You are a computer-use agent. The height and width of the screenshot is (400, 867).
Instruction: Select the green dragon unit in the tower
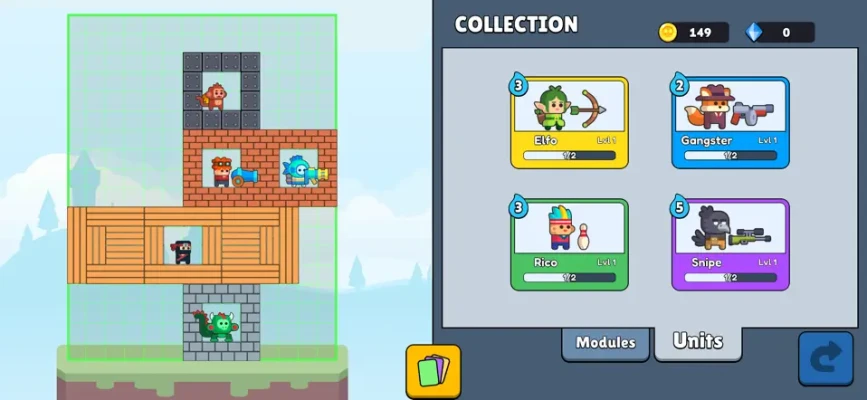(x=214, y=324)
